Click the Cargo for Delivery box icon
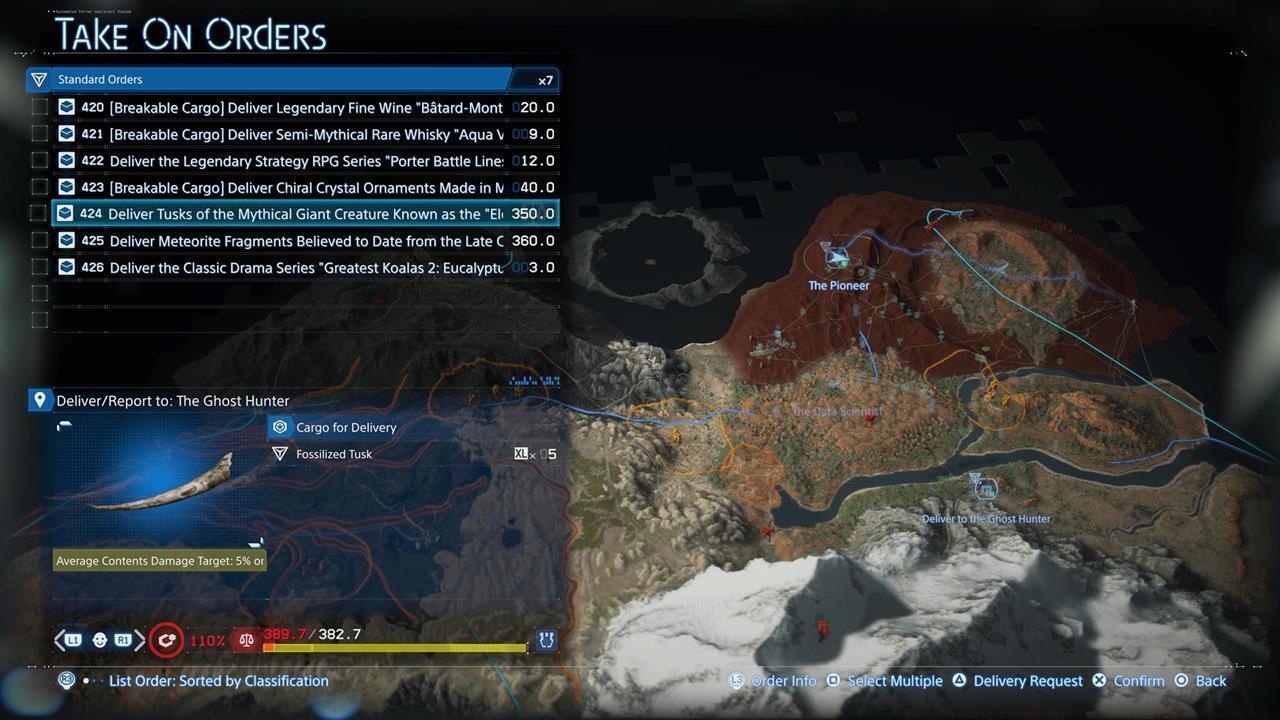The width and height of the screenshot is (1280, 720). click(x=280, y=427)
